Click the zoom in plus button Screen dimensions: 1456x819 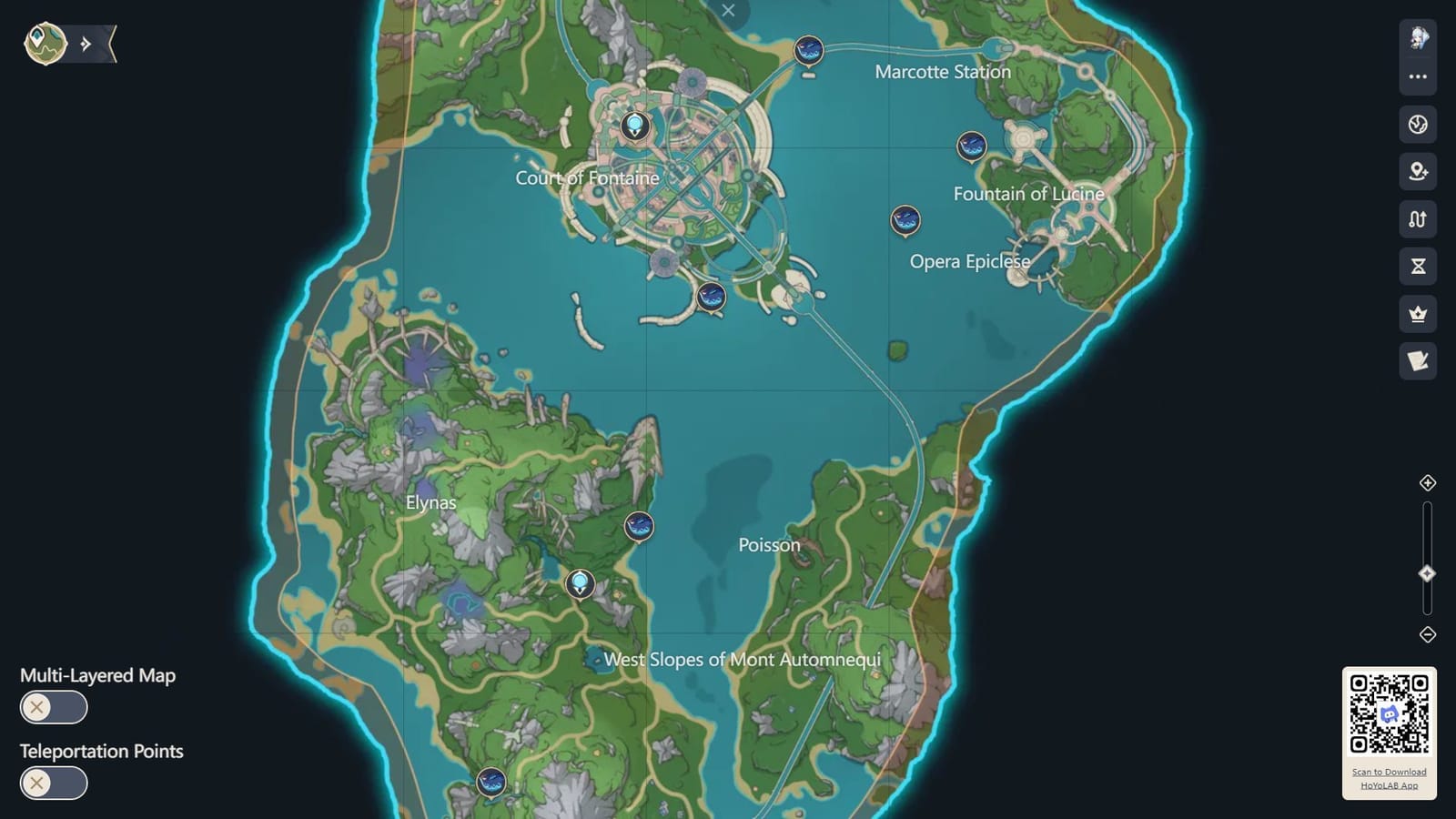point(1428,485)
